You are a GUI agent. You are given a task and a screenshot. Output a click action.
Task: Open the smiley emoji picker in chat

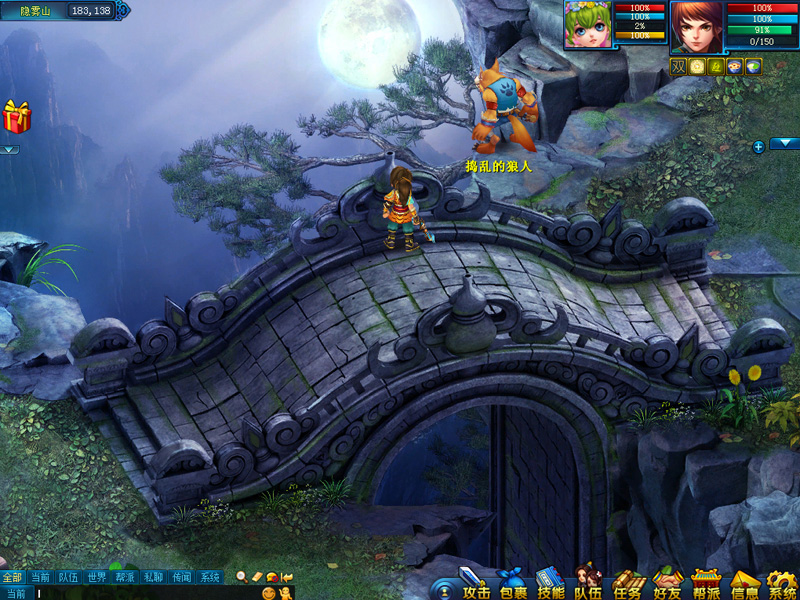click(268, 593)
